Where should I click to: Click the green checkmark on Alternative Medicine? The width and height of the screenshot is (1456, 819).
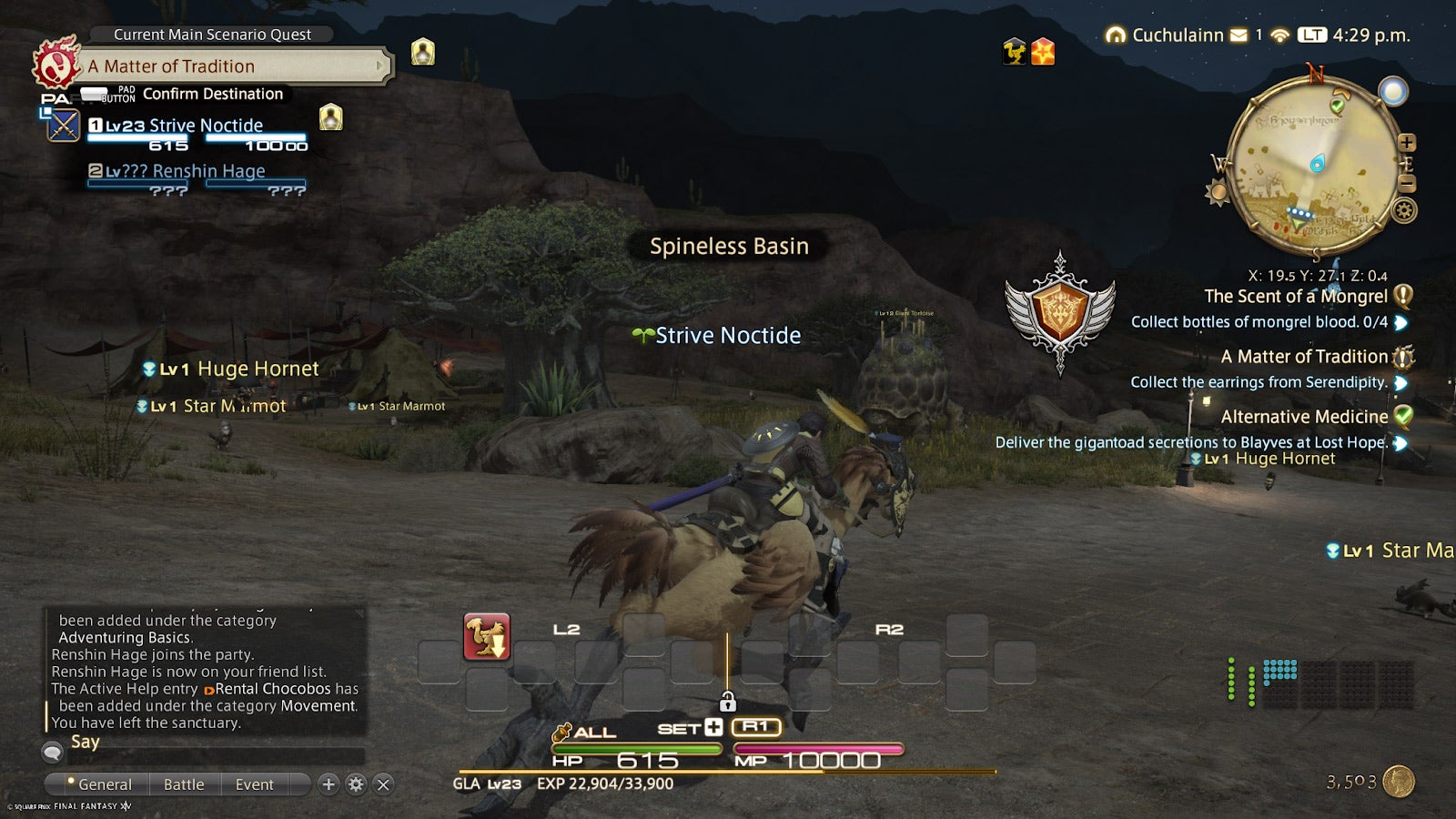point(1404,416)
